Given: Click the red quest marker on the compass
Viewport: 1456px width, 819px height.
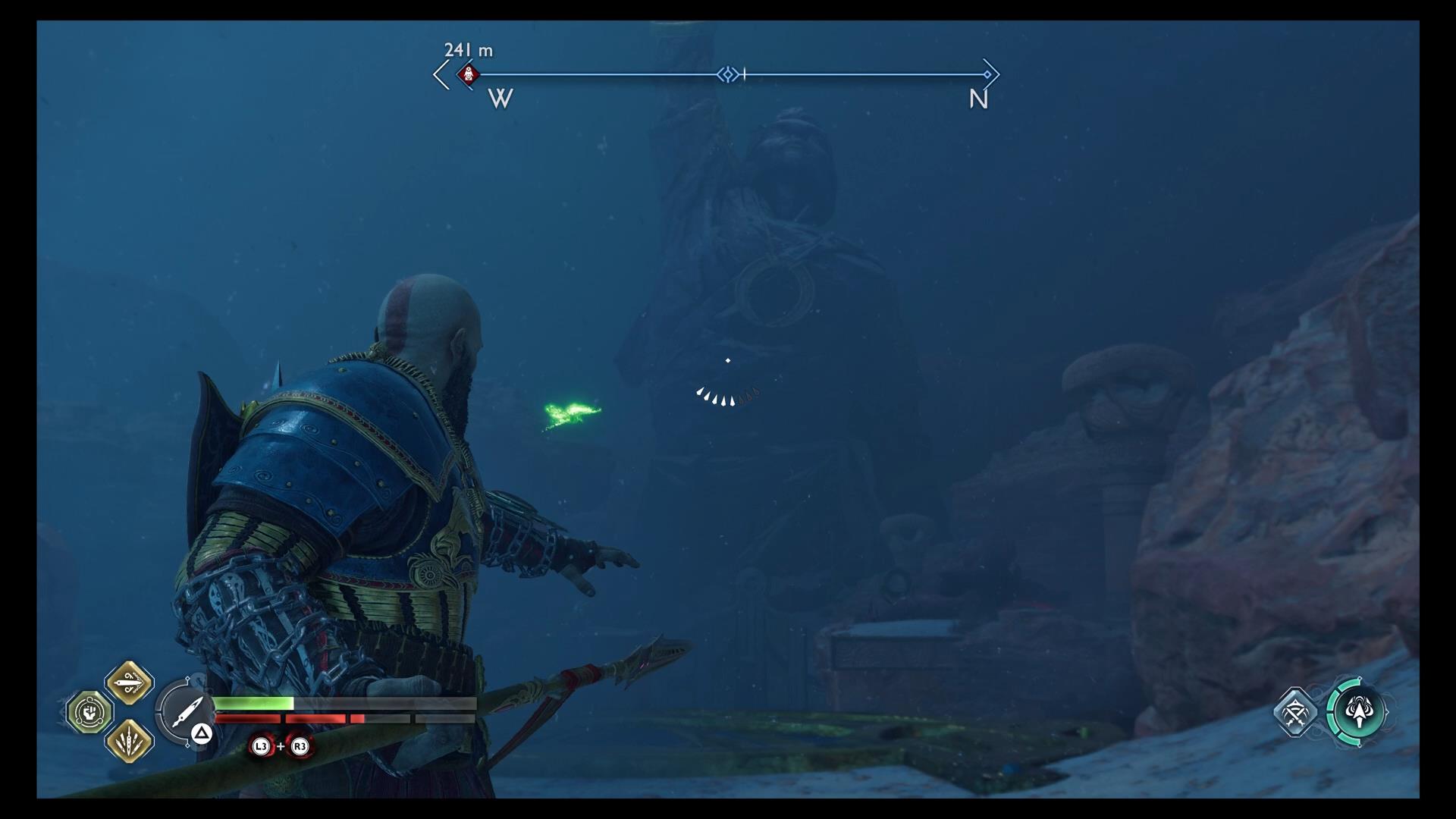Looking at the screenshot, I should click(x=469, y=74).
